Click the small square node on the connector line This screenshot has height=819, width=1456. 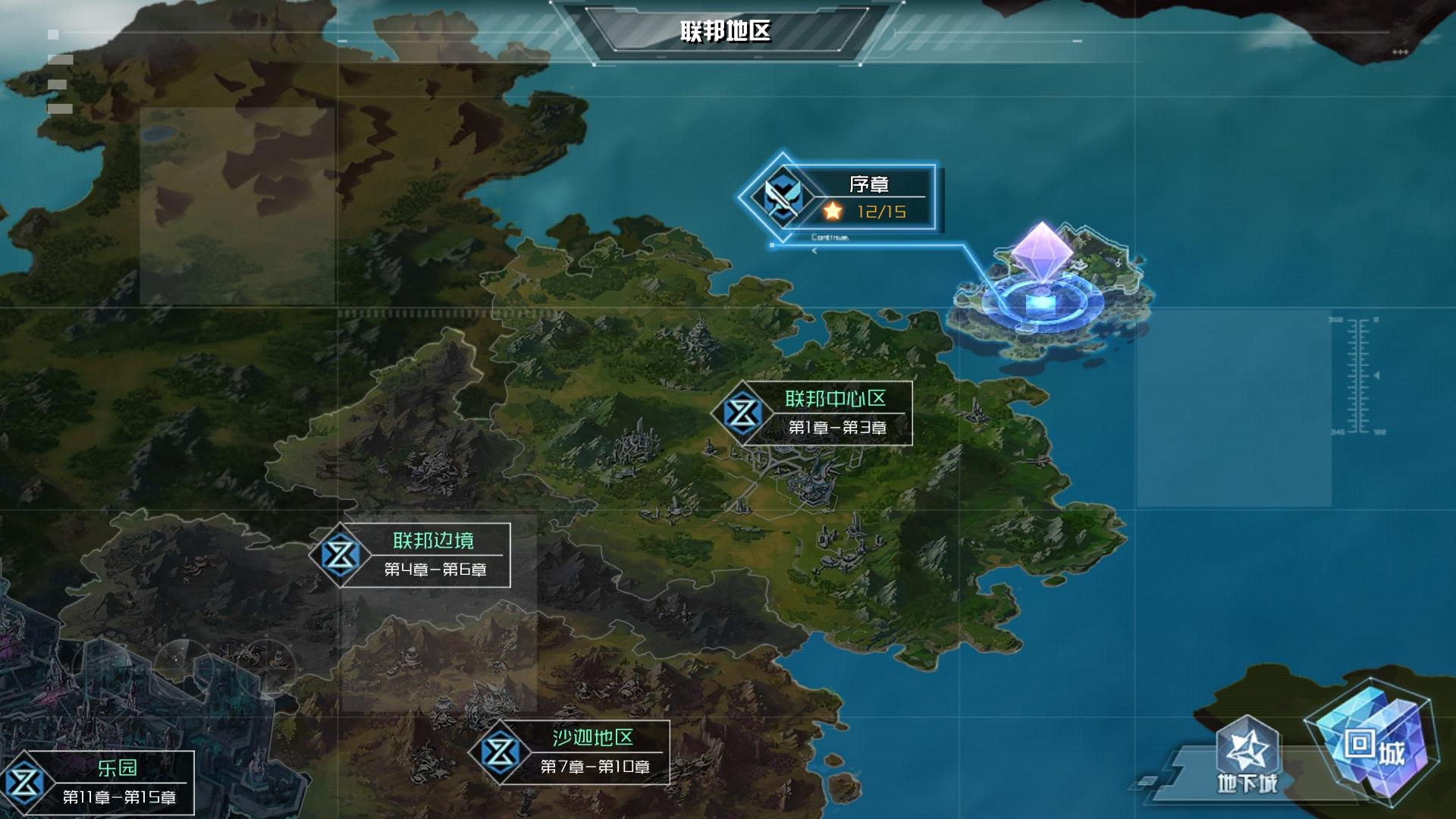pos(772,245)
